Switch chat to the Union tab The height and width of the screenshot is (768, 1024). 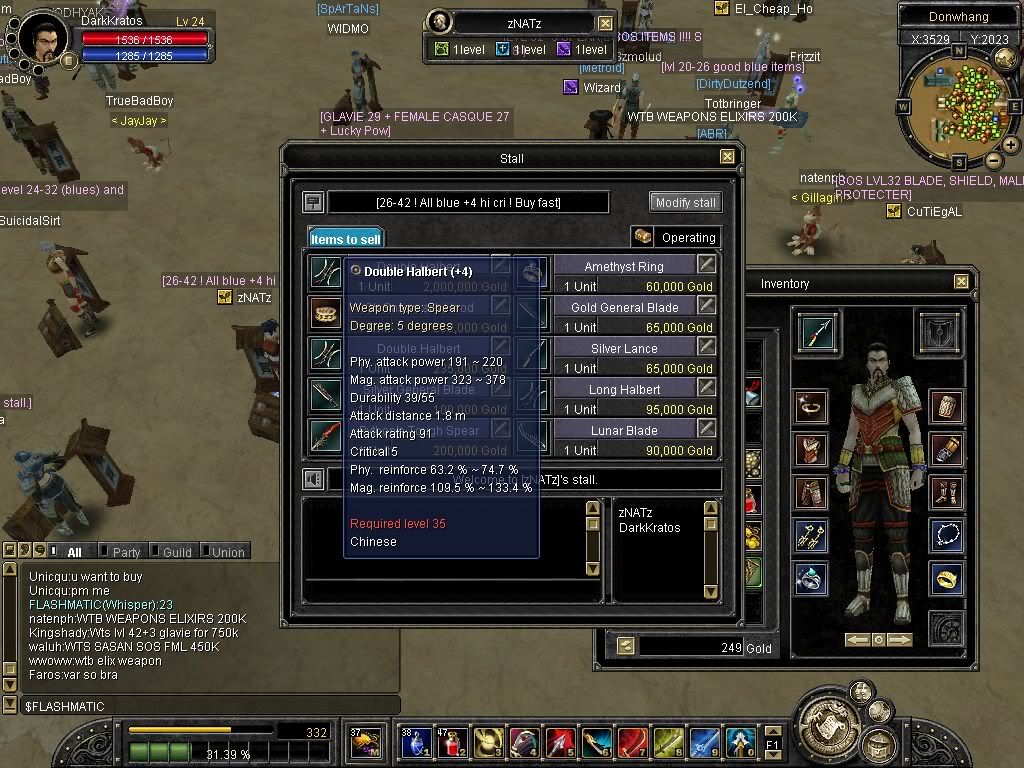coord(227,552)
